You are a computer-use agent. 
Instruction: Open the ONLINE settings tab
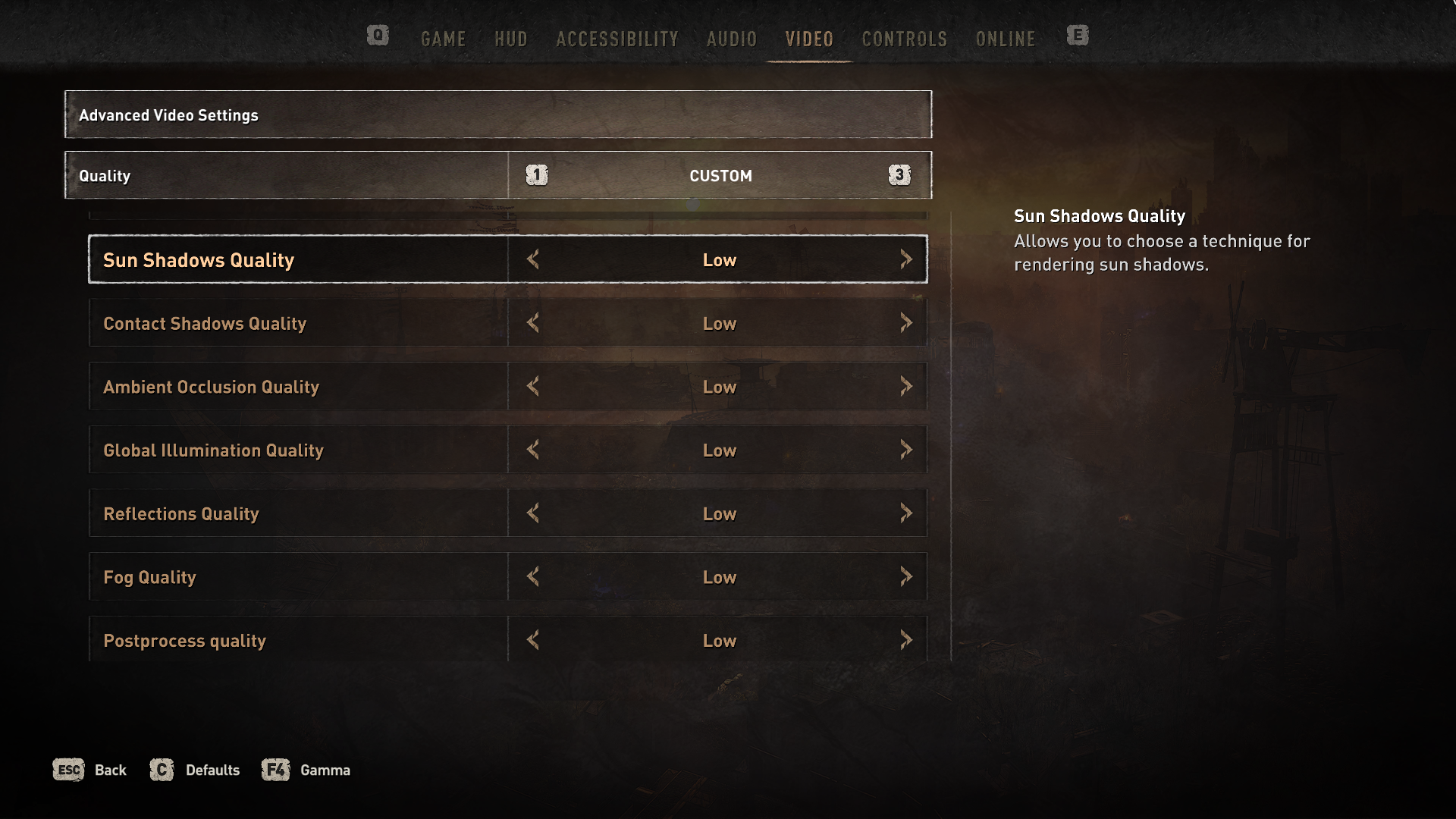click(1005, 39)
